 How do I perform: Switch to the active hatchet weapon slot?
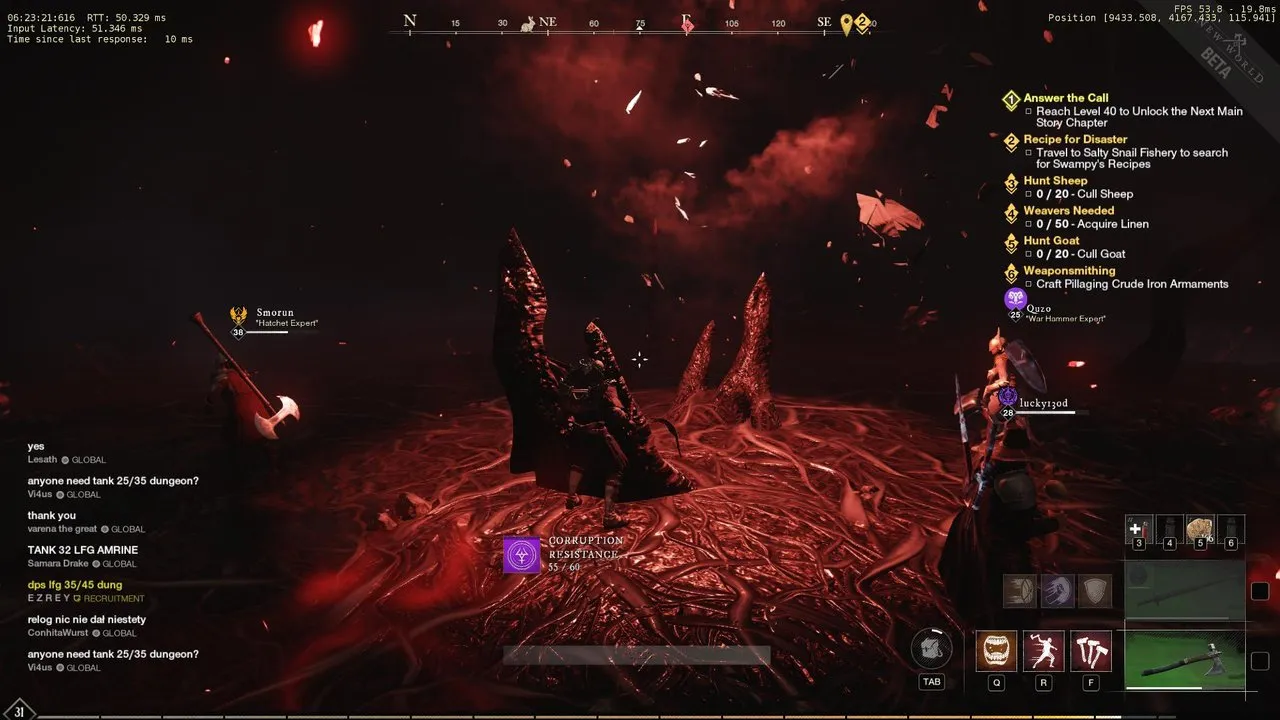(x=1184, y=656)
